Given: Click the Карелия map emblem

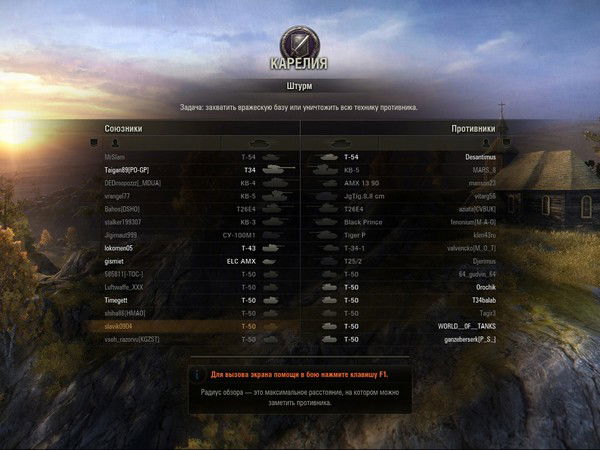Looking at the screenshot, I should (299, 42).
